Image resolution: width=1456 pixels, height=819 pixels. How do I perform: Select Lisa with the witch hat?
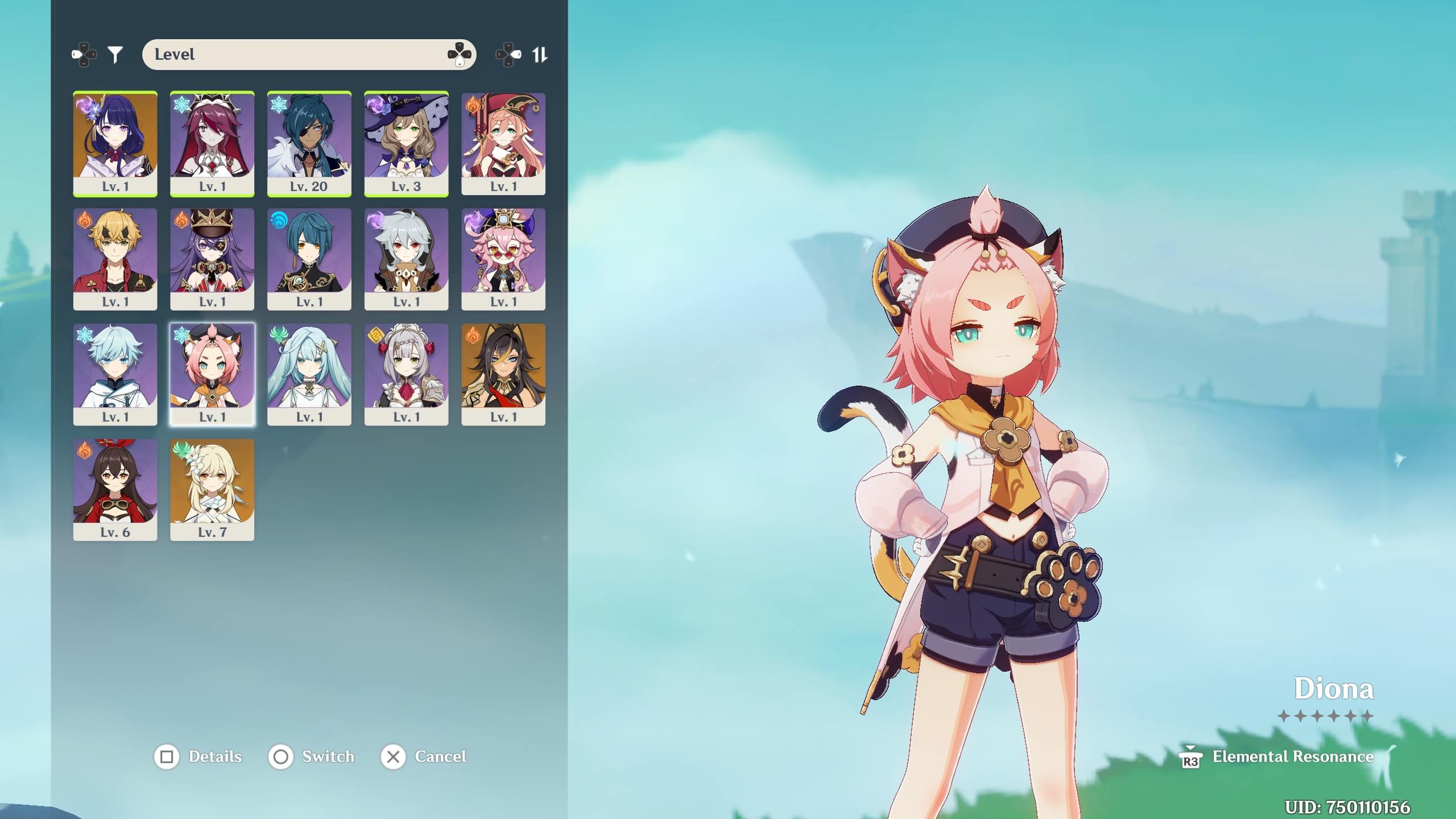click(x=406, y=143)
